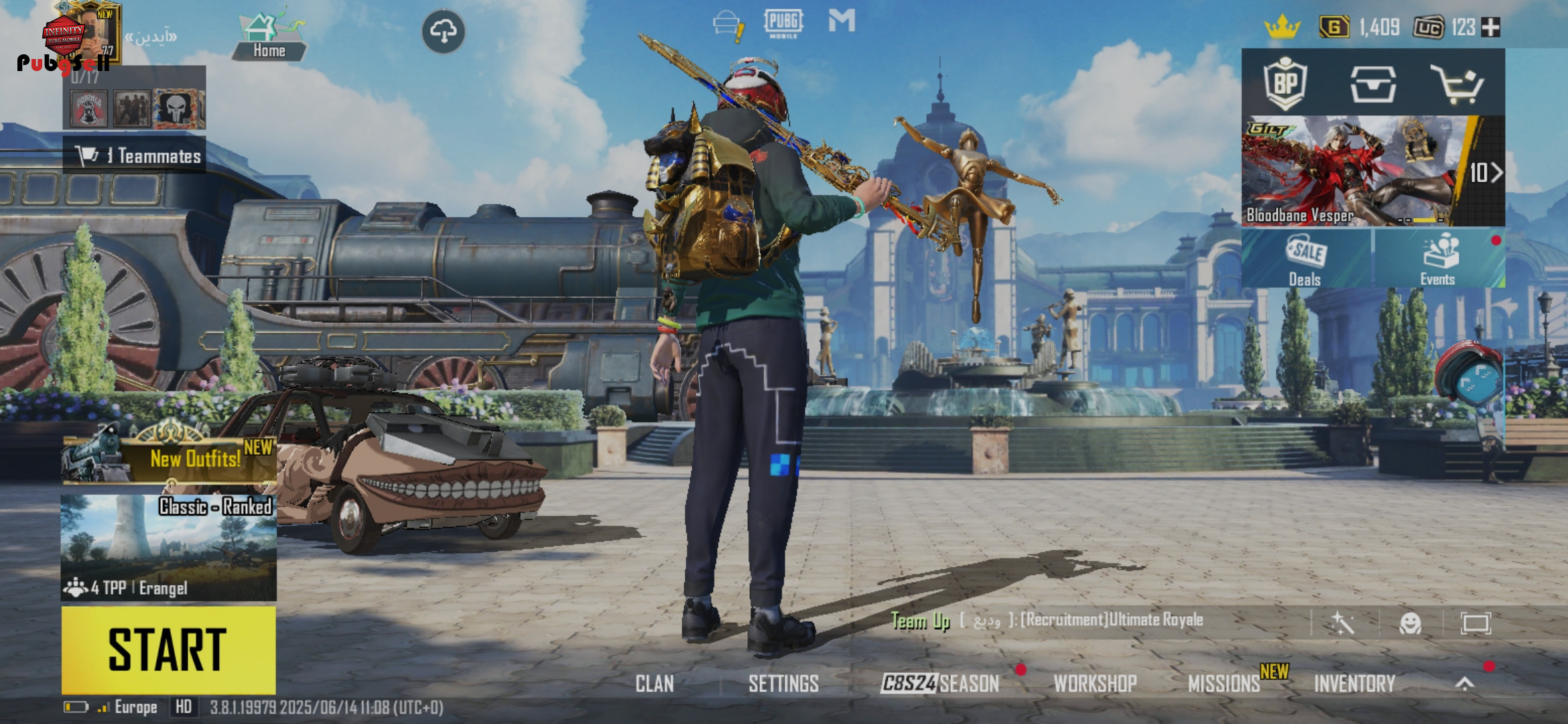Expand the bottom menu arrow
1568x724 pixels.
click(x=1465, y=684)
